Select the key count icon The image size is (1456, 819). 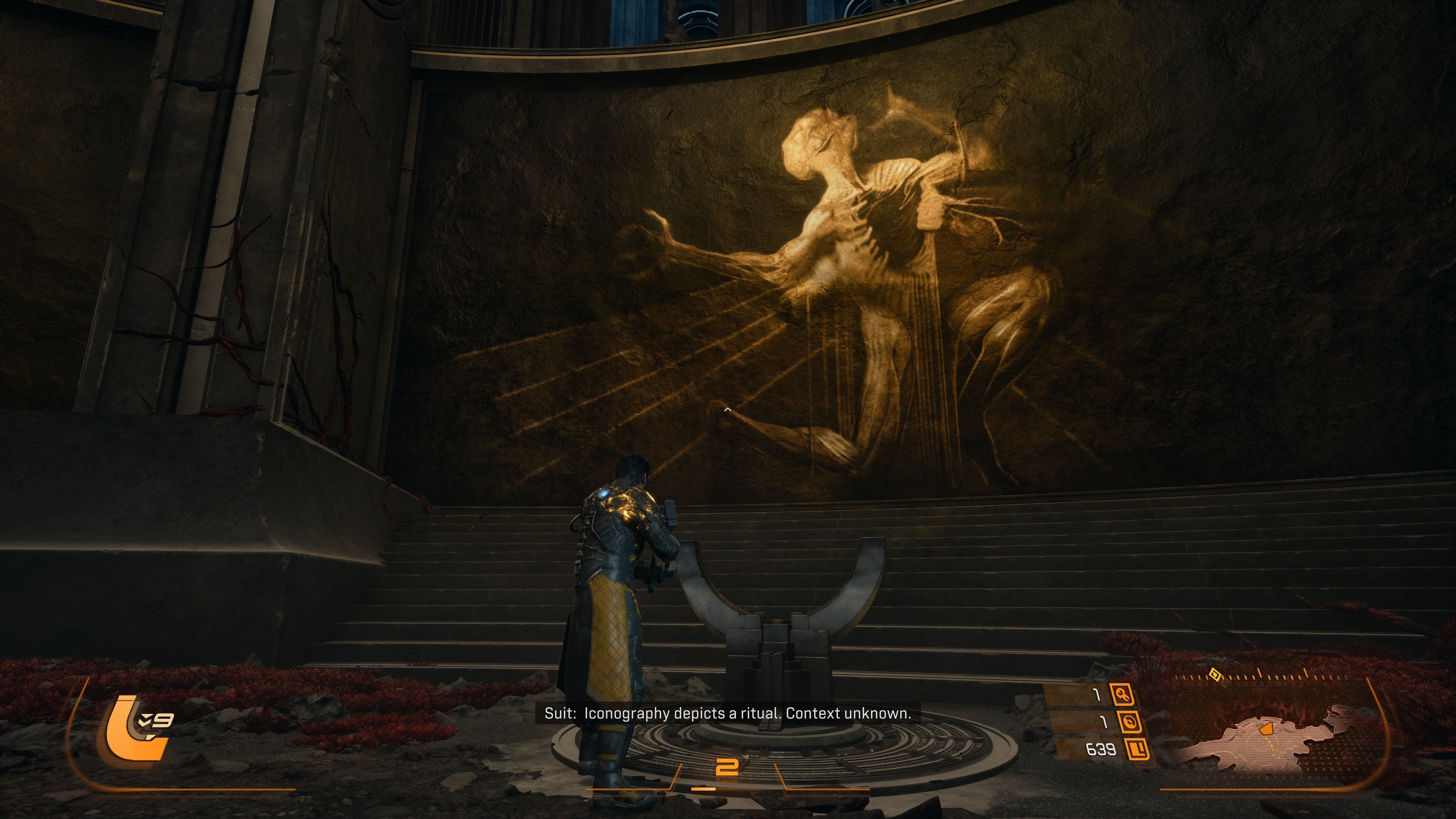point(1122,694)
